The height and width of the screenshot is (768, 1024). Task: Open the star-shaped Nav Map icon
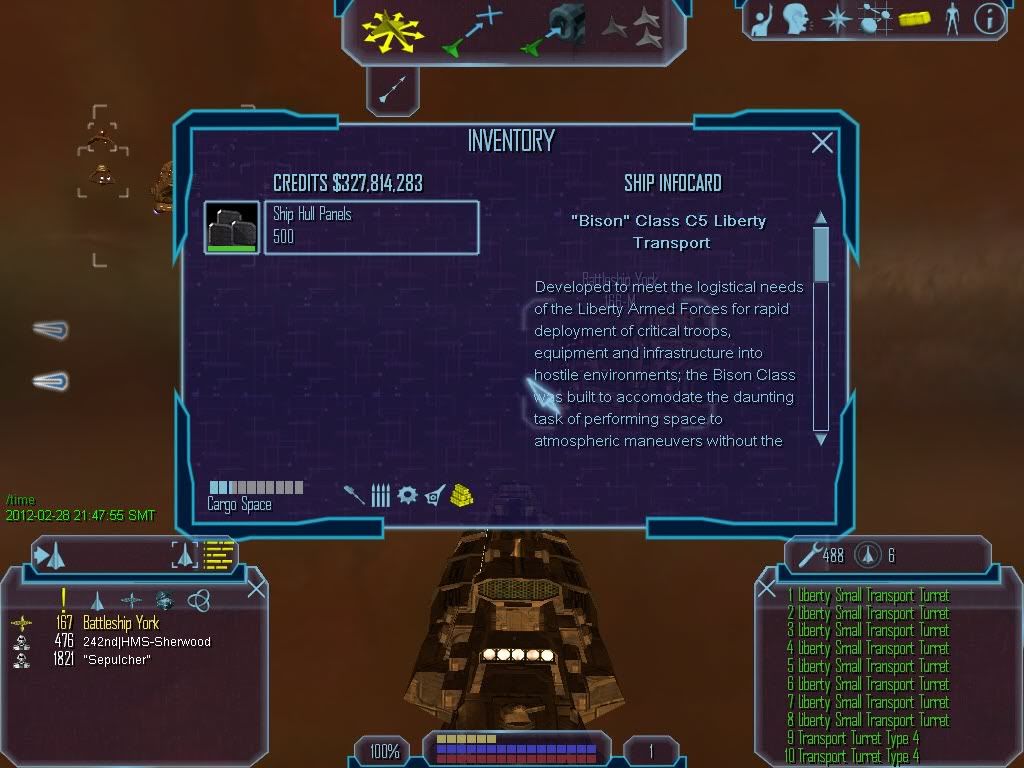835,18
